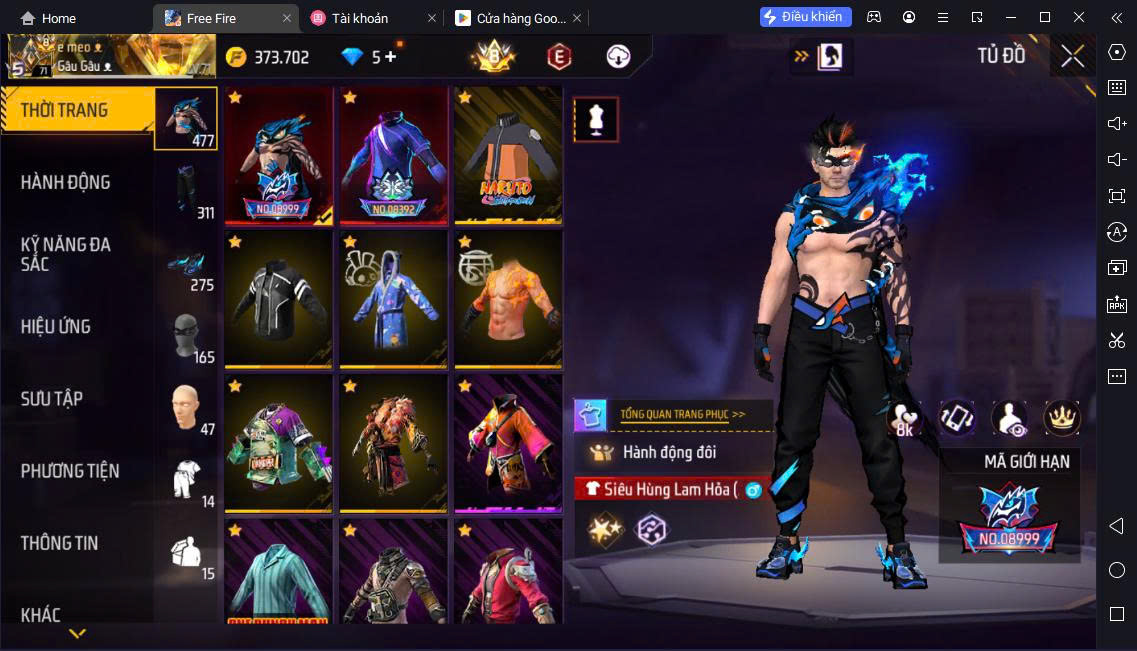Select the HIỆU ỨNG category
This screenshot has height=651, width=1137.
coord(56,327)
